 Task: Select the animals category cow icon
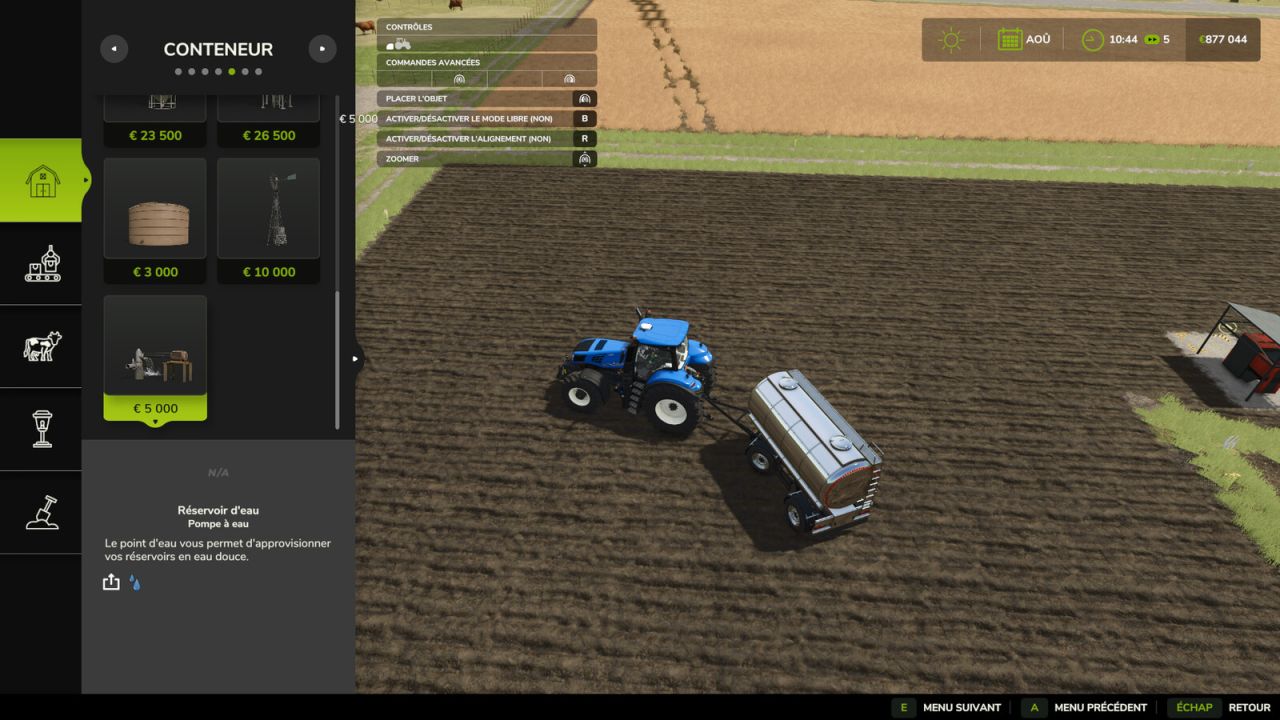pyautogui.click(x=41, y=347)
